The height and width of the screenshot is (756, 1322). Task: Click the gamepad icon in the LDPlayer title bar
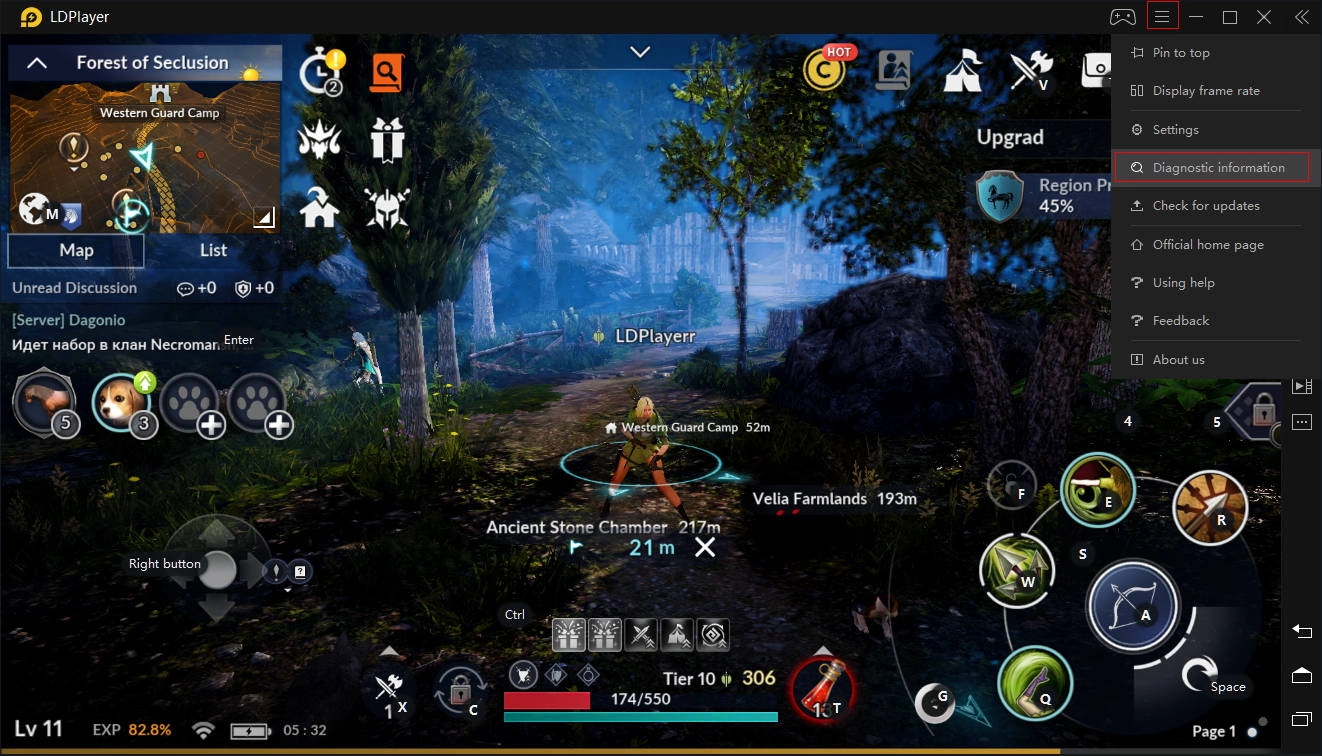[1122, 16]
